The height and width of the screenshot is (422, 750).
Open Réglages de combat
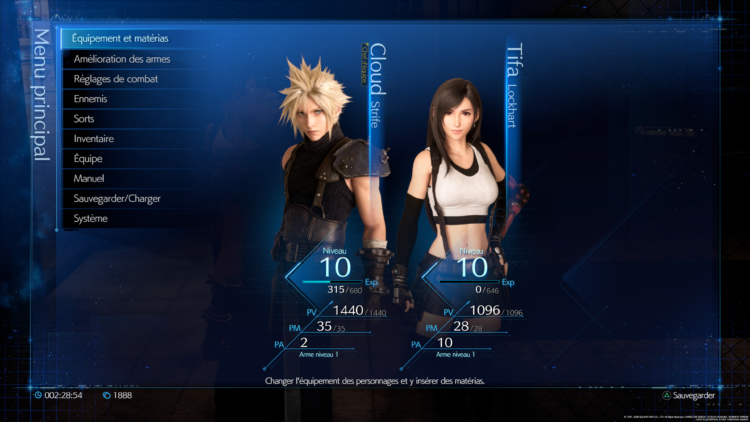pyautogui.click(x=116, y=79)
